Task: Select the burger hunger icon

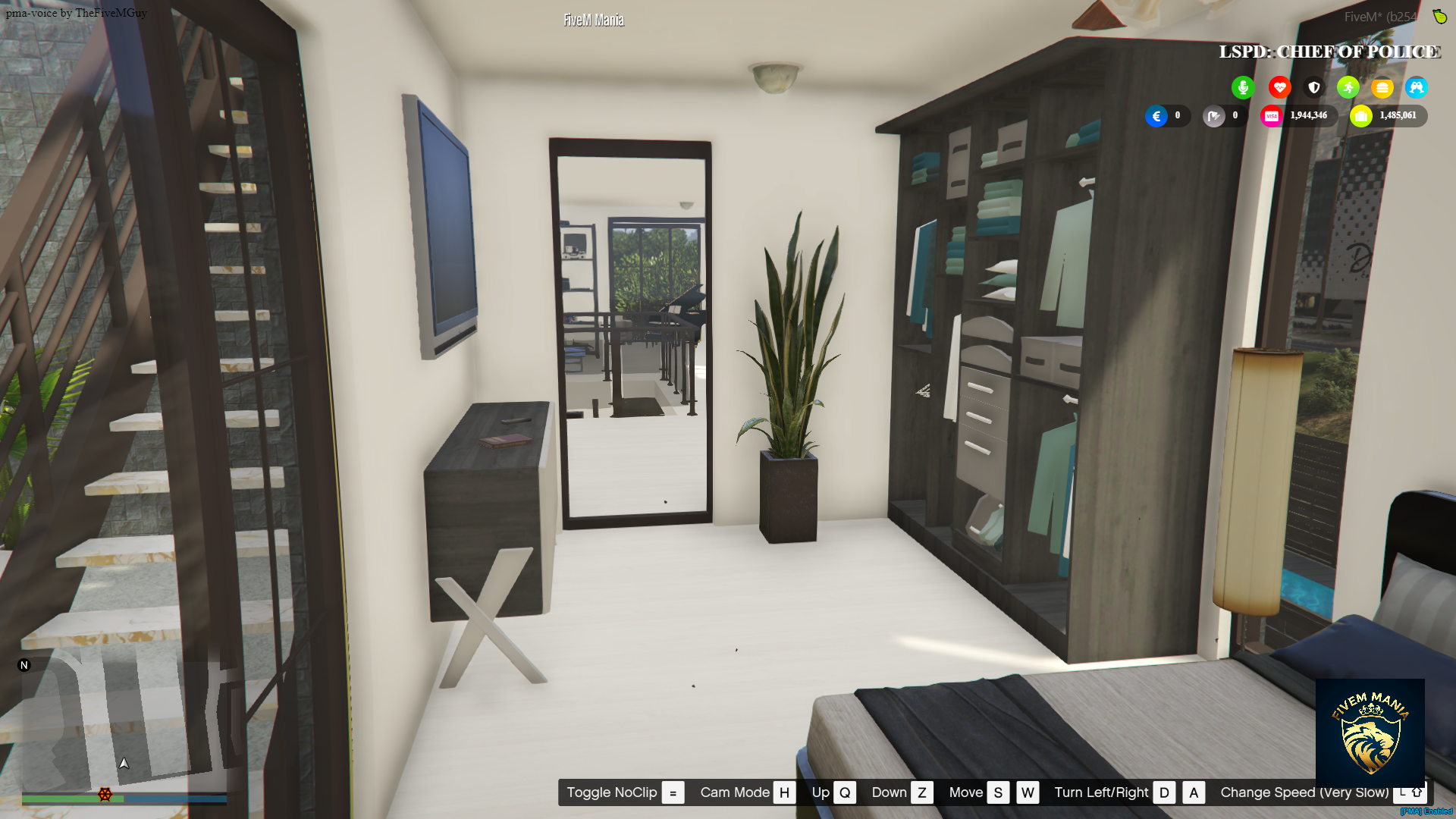Action: tap(1382, 87)
